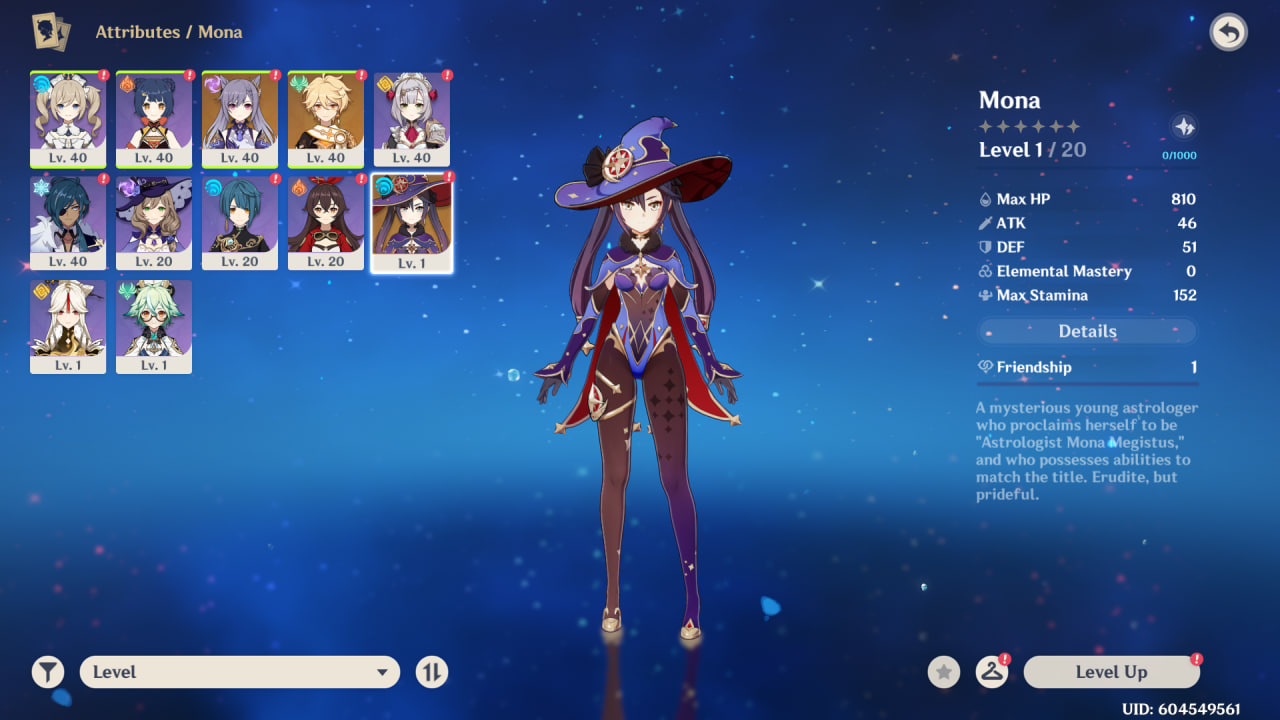1280x720 pixels.
Task: Pick Xingqiu from the character grid
Action: (x=240, y=222)
